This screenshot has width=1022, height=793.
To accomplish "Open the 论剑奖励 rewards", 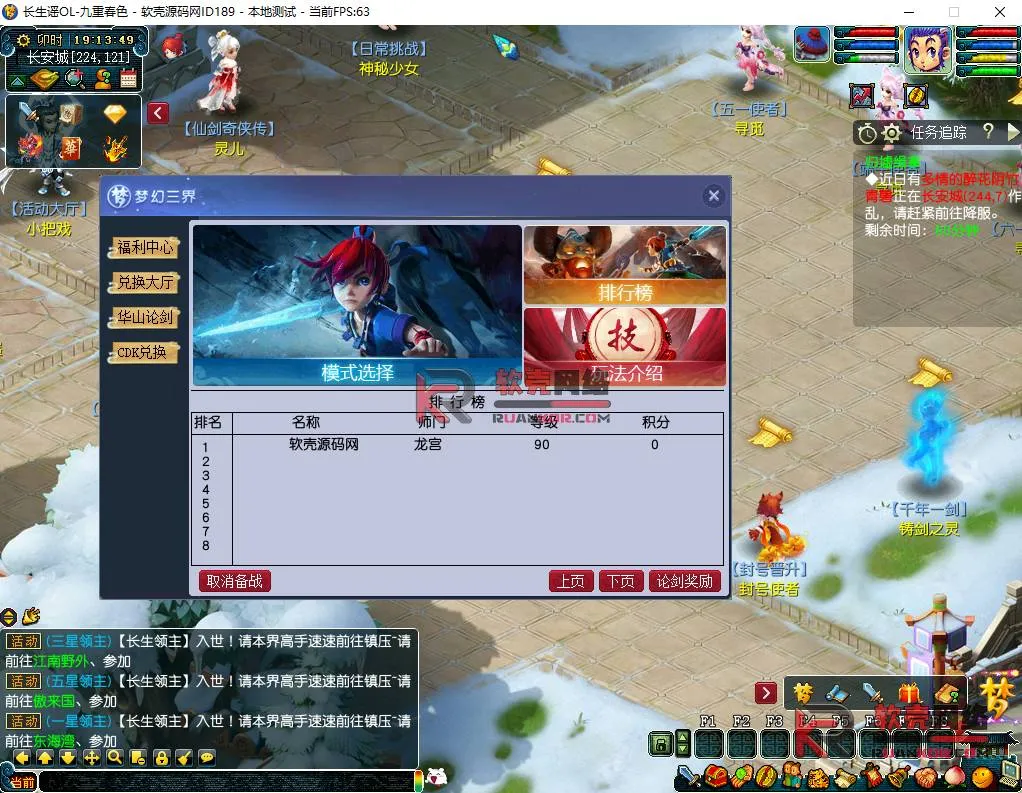I will (x=685, y=581).
